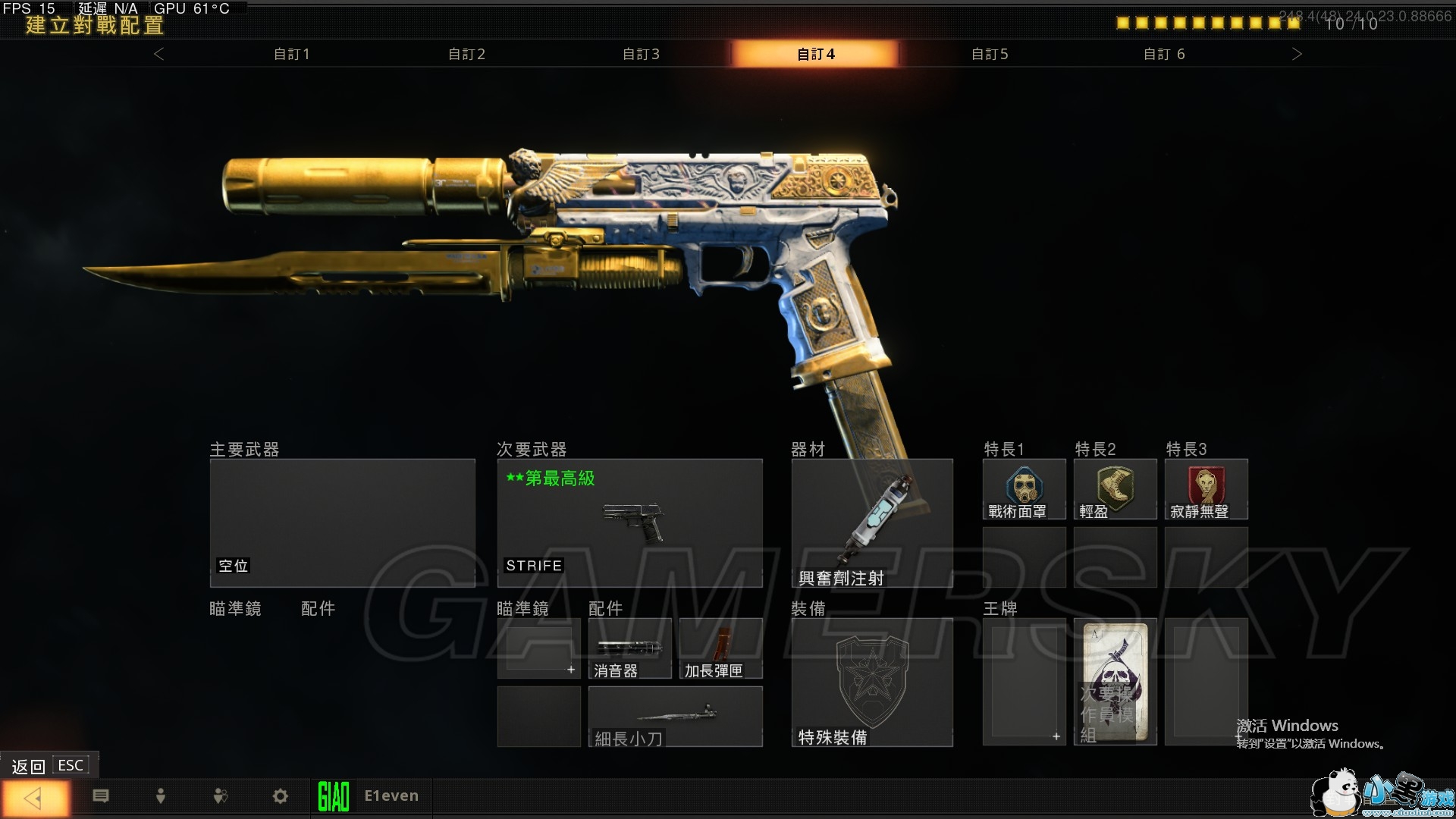Image resolution: width=1456 pixels, height=819 pixels.
Task: Choose the 輕盈 perk slot
Action: [x=1115, y=489]
